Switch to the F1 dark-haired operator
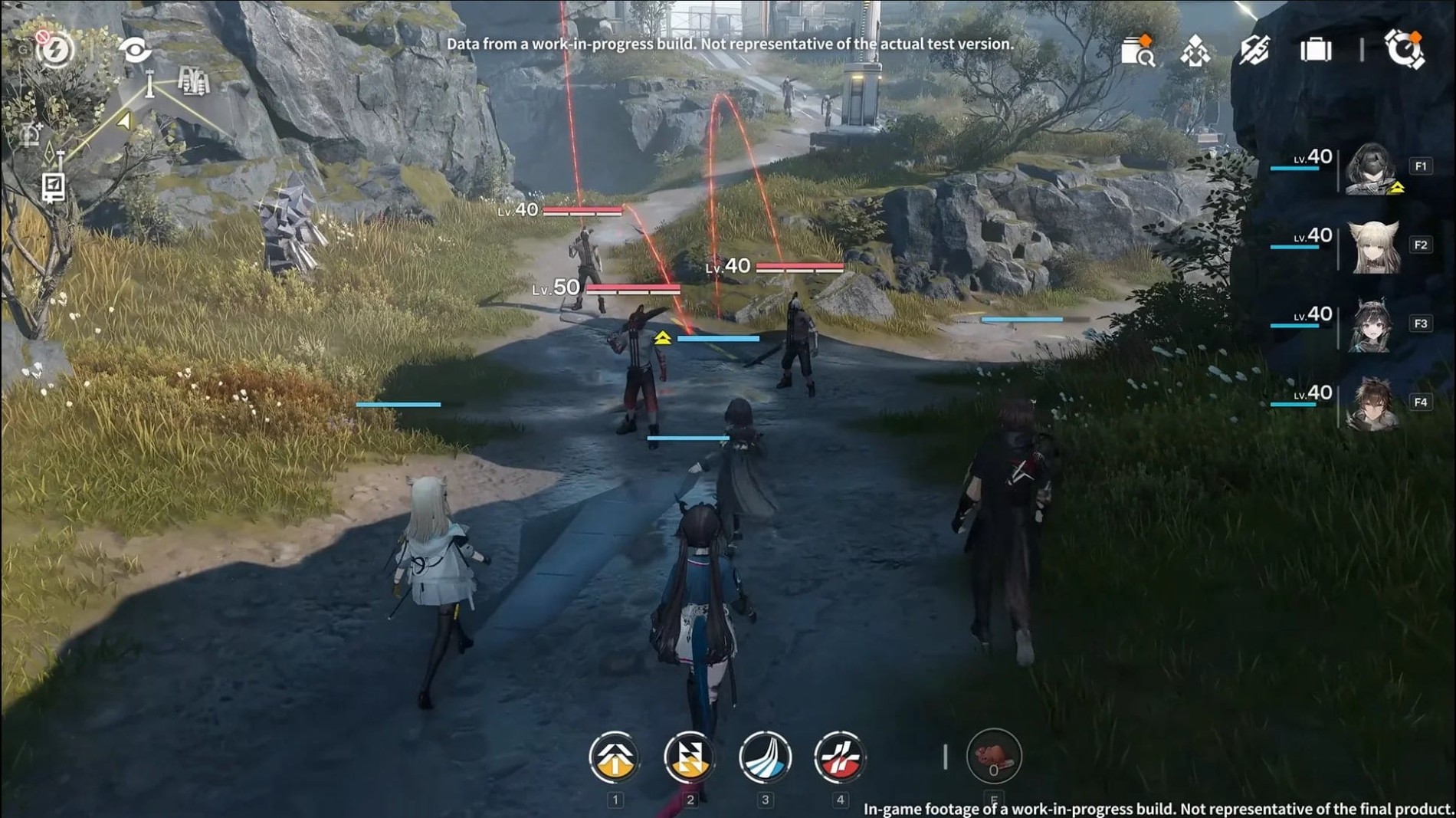This screenshot has height=818, width=1456. click(1372, 168)
